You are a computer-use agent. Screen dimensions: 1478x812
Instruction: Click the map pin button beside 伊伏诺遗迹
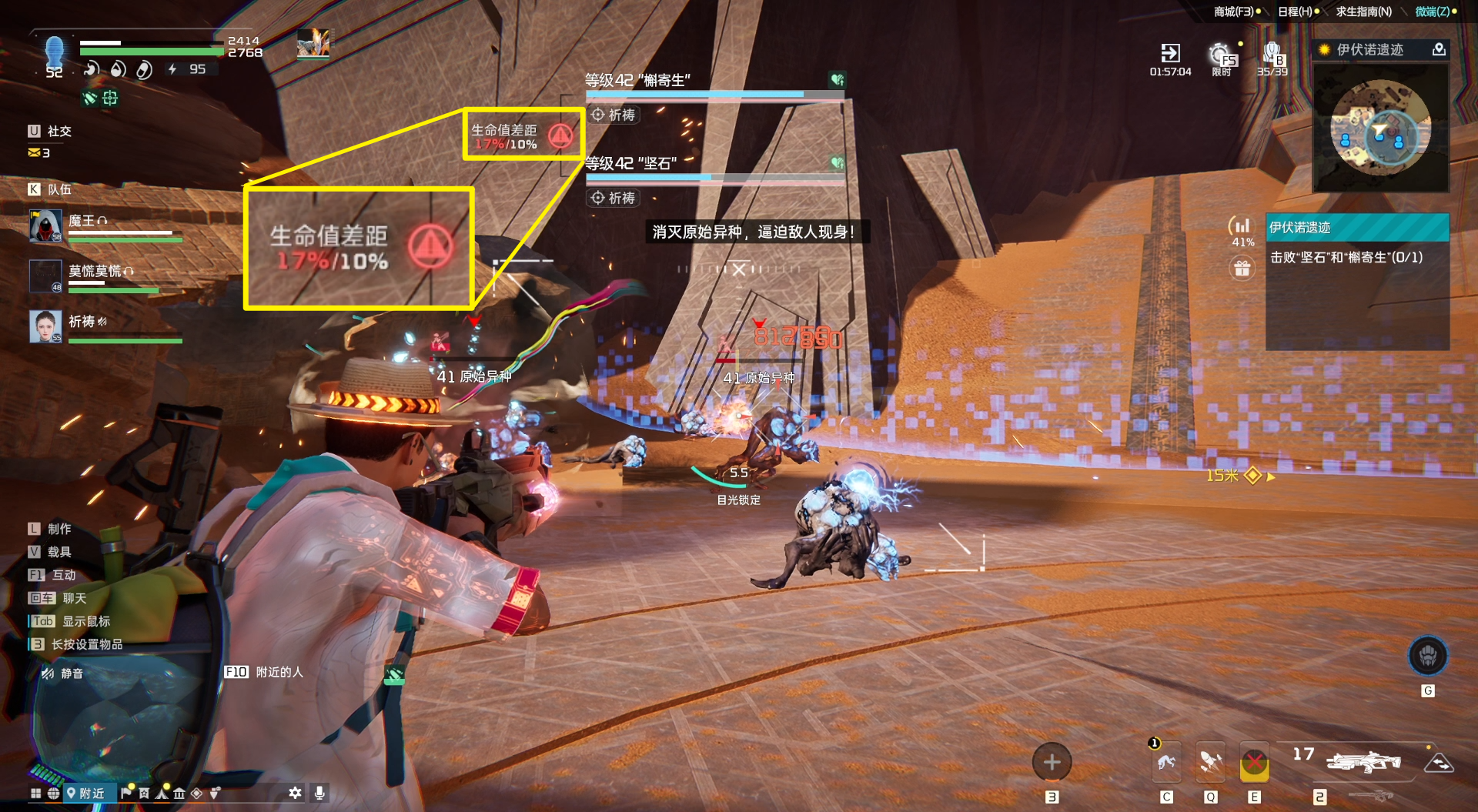pyautogui.click(x=1438, y=50)
